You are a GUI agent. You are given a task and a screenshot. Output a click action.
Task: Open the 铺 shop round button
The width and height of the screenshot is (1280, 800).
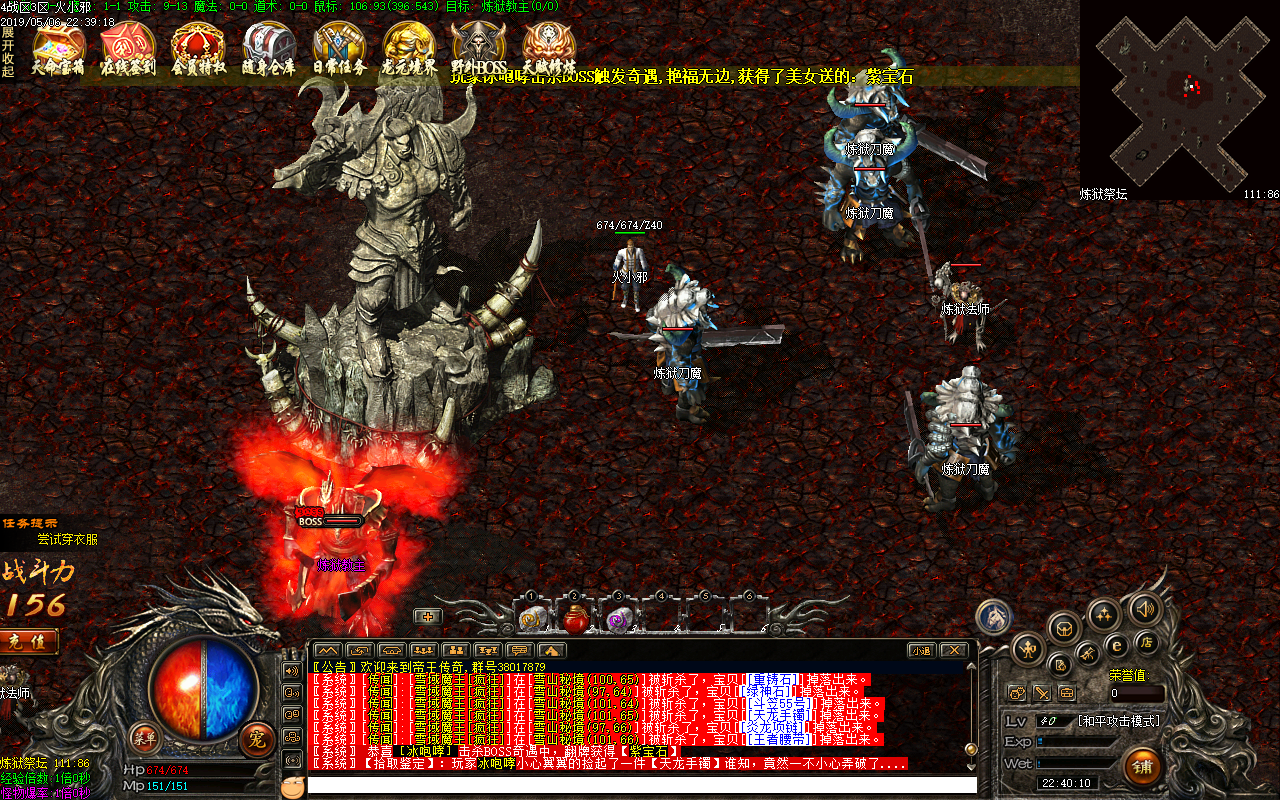(x=1142, y=766)
